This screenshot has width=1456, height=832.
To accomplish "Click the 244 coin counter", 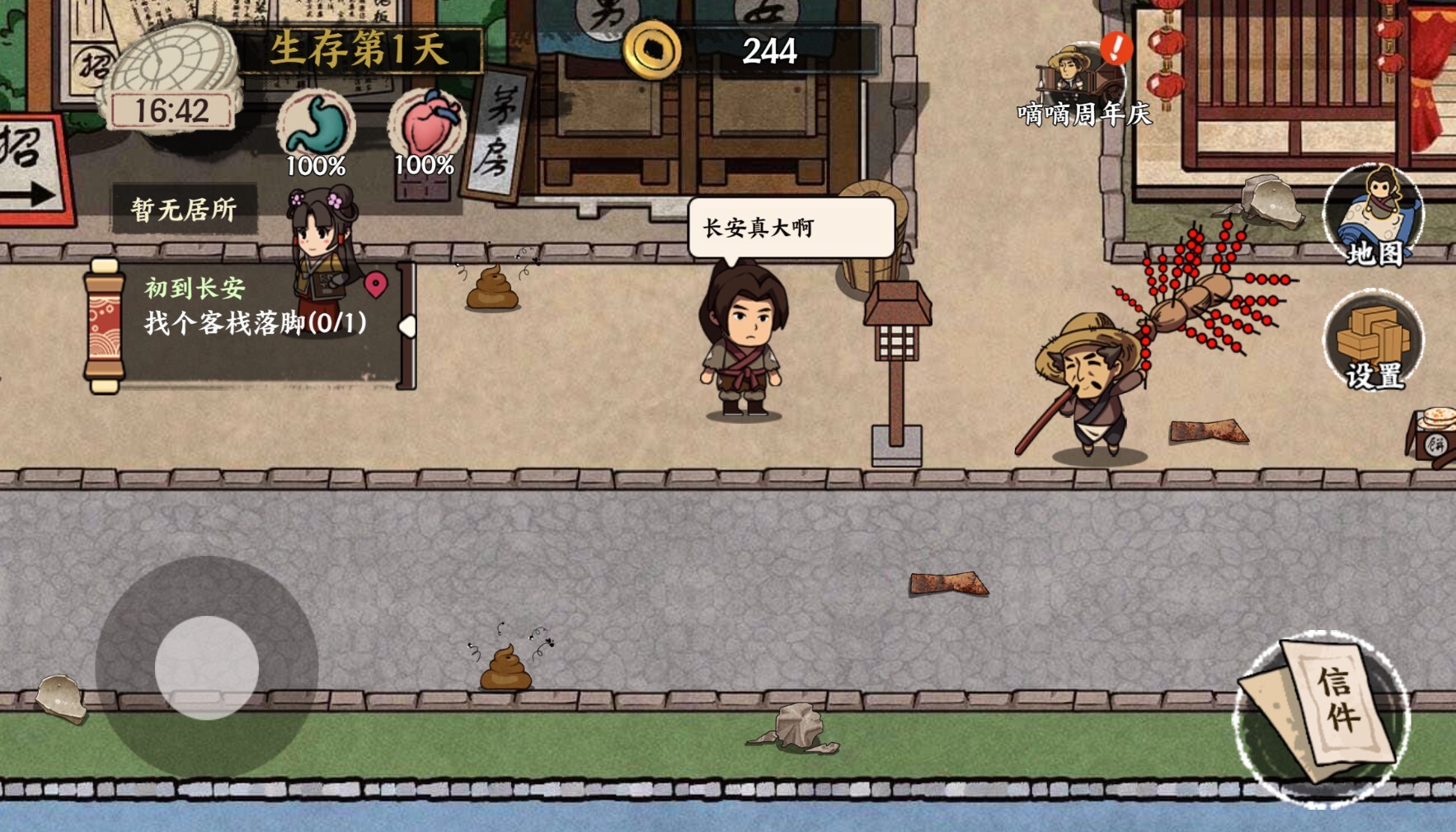I will point(768,52).
